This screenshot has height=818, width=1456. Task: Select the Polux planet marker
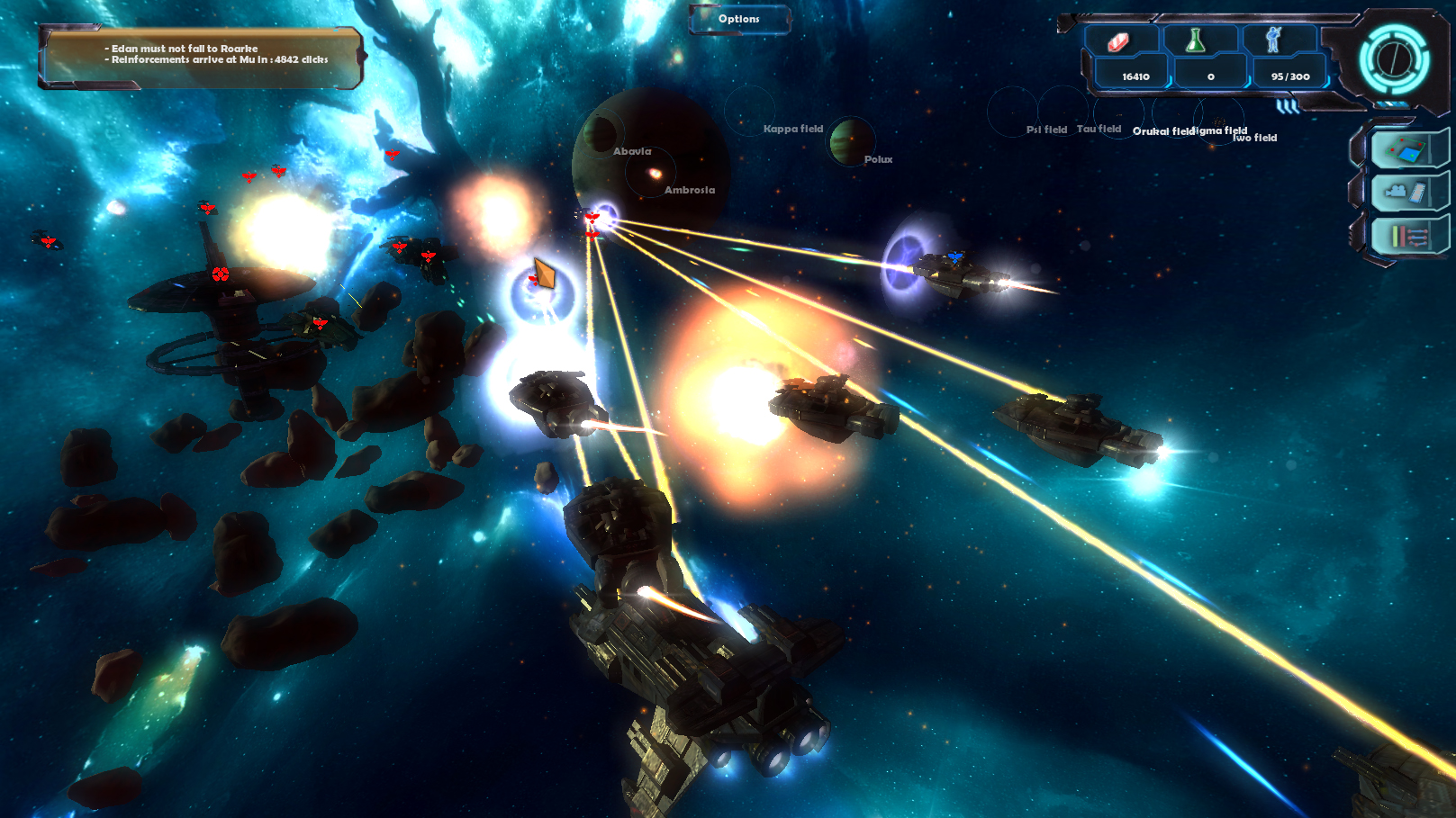[x=851, y=142]
